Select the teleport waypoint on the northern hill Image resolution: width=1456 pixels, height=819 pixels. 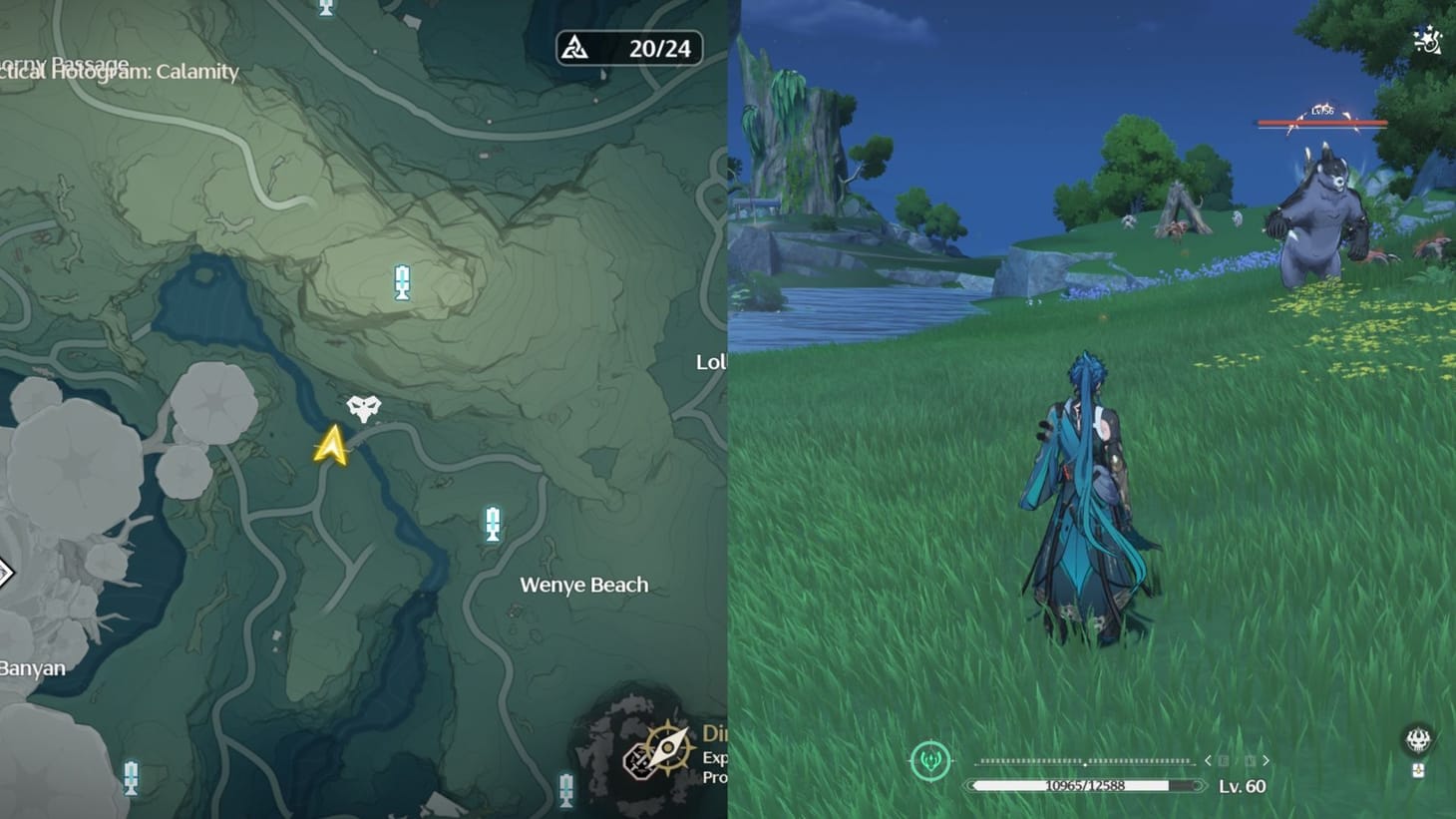(401, 282)
